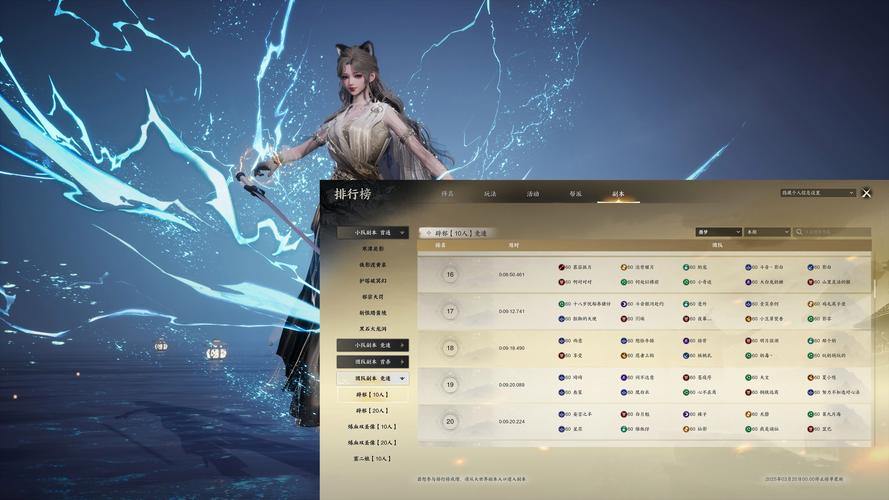
Task: Switch to the 玩法 tab
Action: pyautogui.click(x=490, y=193)
